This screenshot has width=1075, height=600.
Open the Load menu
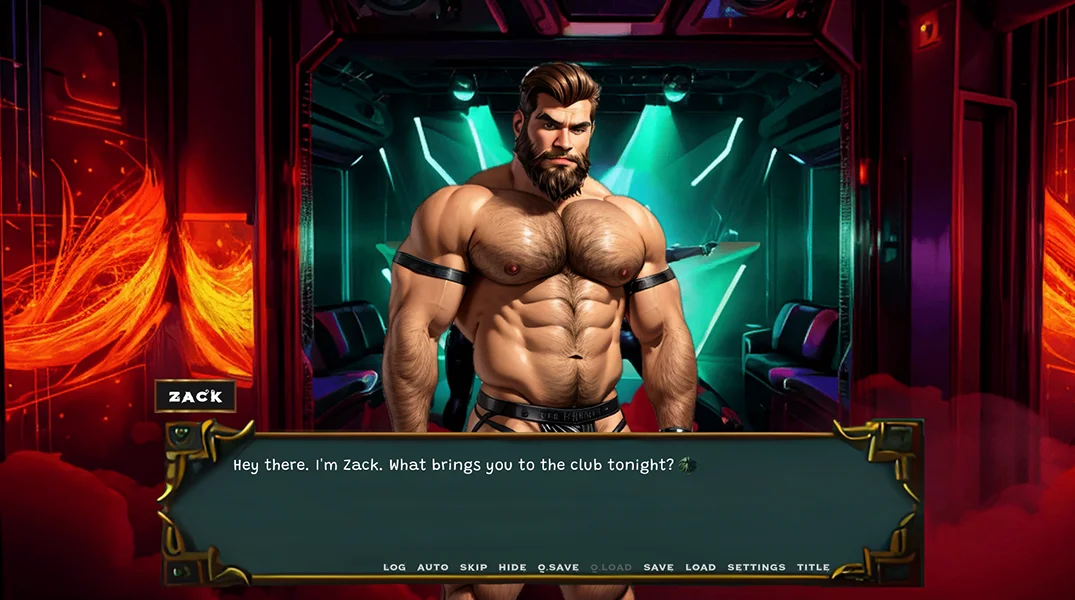pyautogui.click(x=700, y=567)
